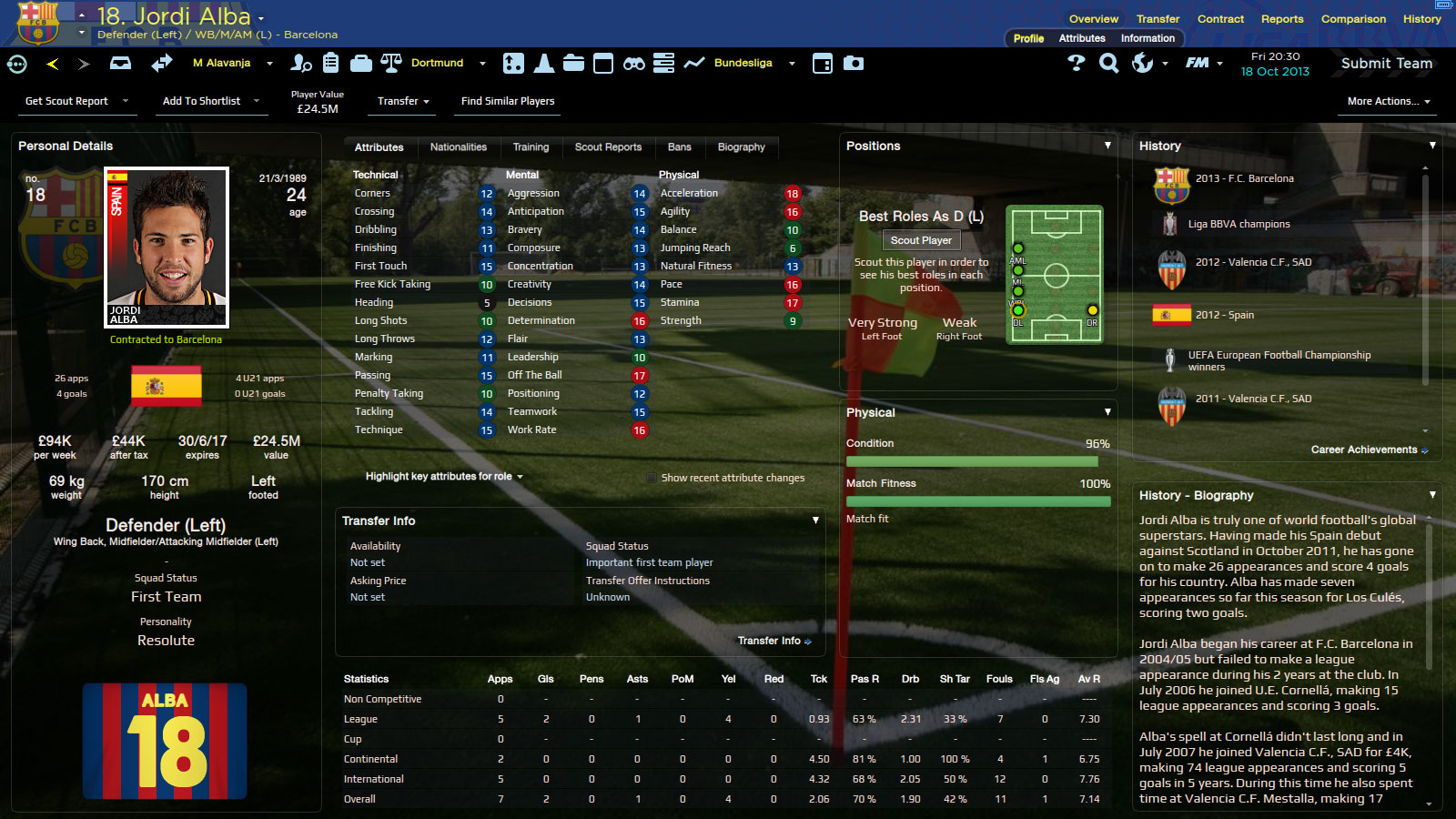The height and width of the screenshot is (819, 1456).
Task: Go back with the yellow arrow
Action: pos(52,64)
